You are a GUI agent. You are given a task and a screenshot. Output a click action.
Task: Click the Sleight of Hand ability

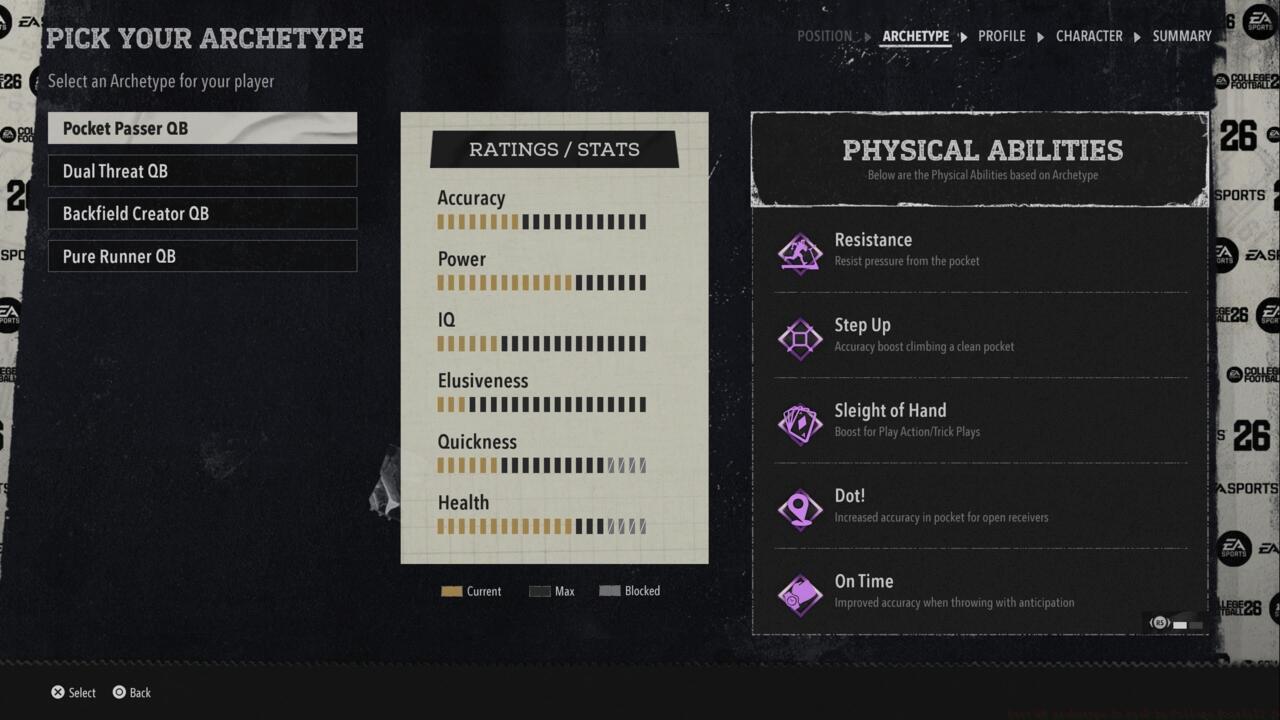[980, 420]
